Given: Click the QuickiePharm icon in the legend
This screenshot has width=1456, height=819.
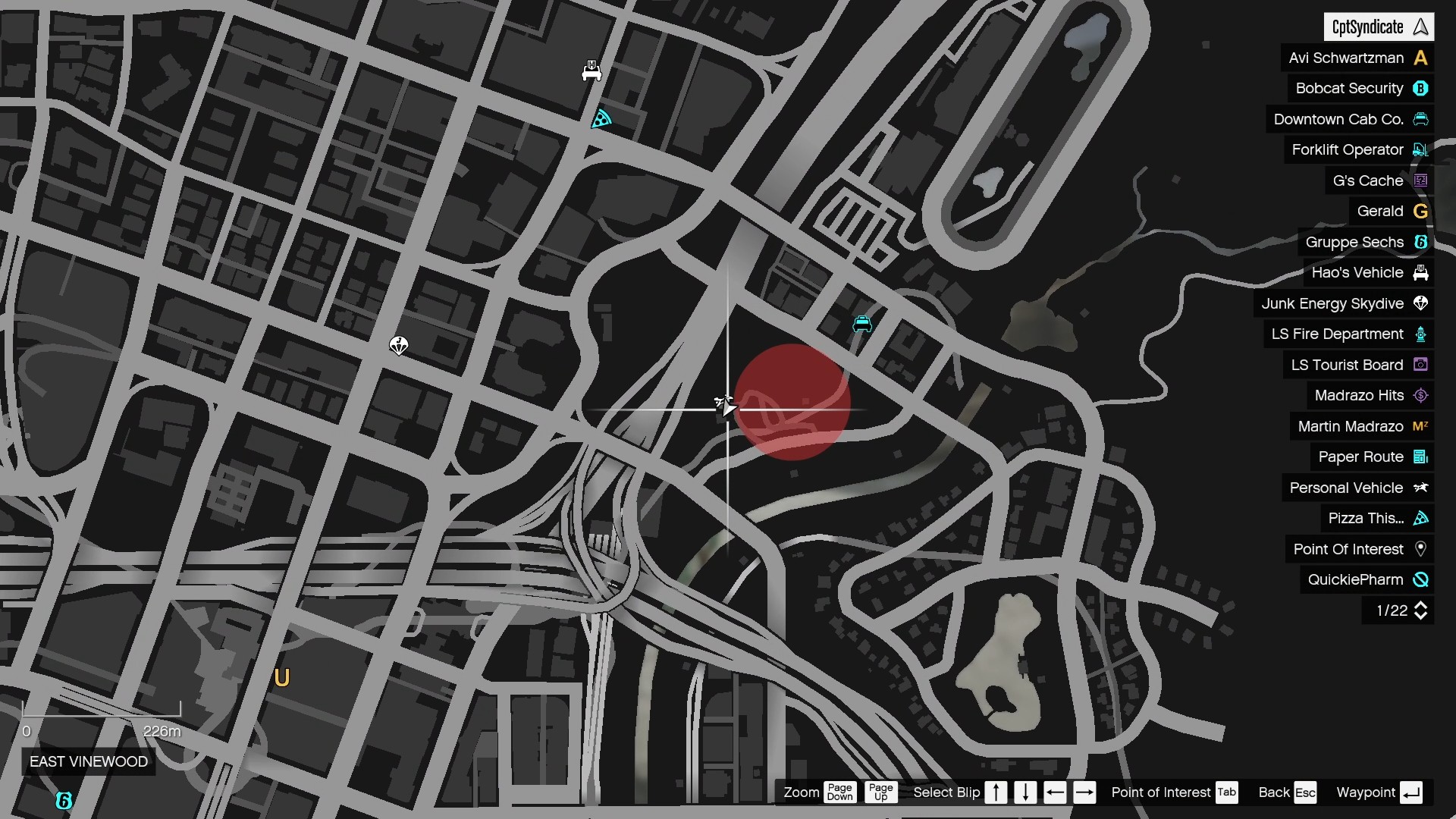Looking at the screenshot, I should 1421,579.
